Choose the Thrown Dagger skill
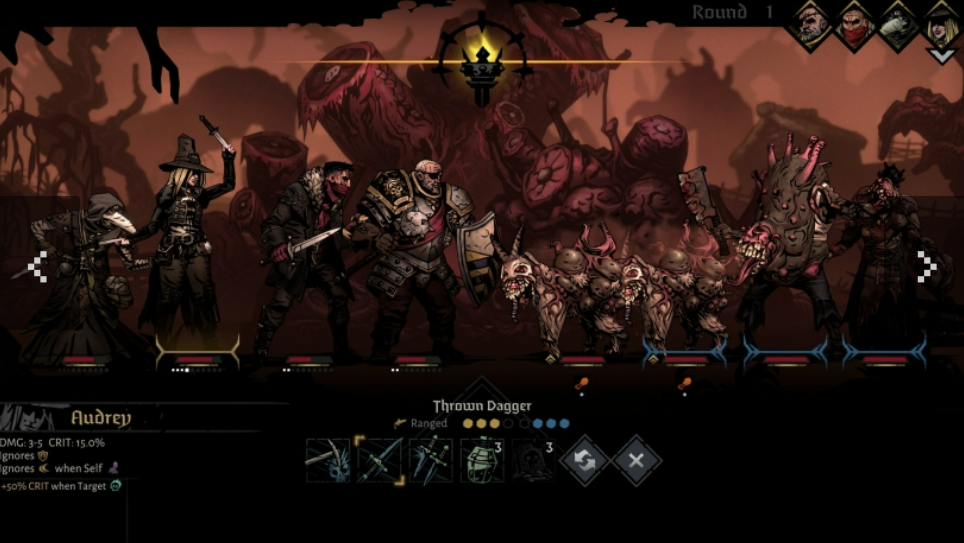Viewport: 964px width, 543px height. (x=380, y=461)
